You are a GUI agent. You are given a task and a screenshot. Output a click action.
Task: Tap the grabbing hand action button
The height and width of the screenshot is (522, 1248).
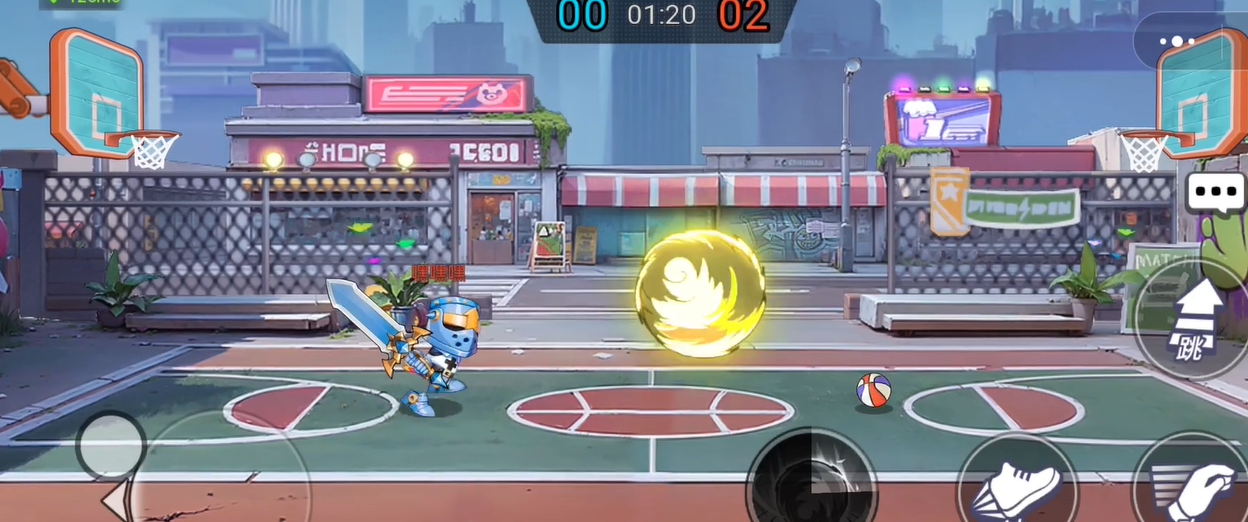click(1193, 485)
